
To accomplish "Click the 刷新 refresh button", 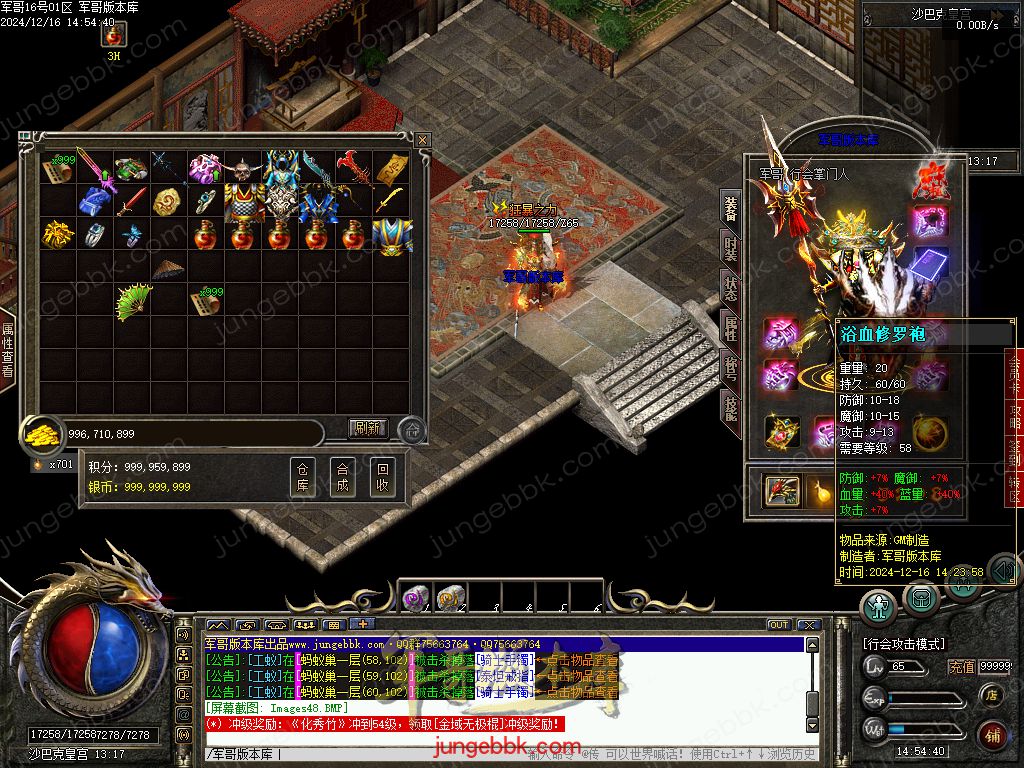I will click(x=367, y=429).
